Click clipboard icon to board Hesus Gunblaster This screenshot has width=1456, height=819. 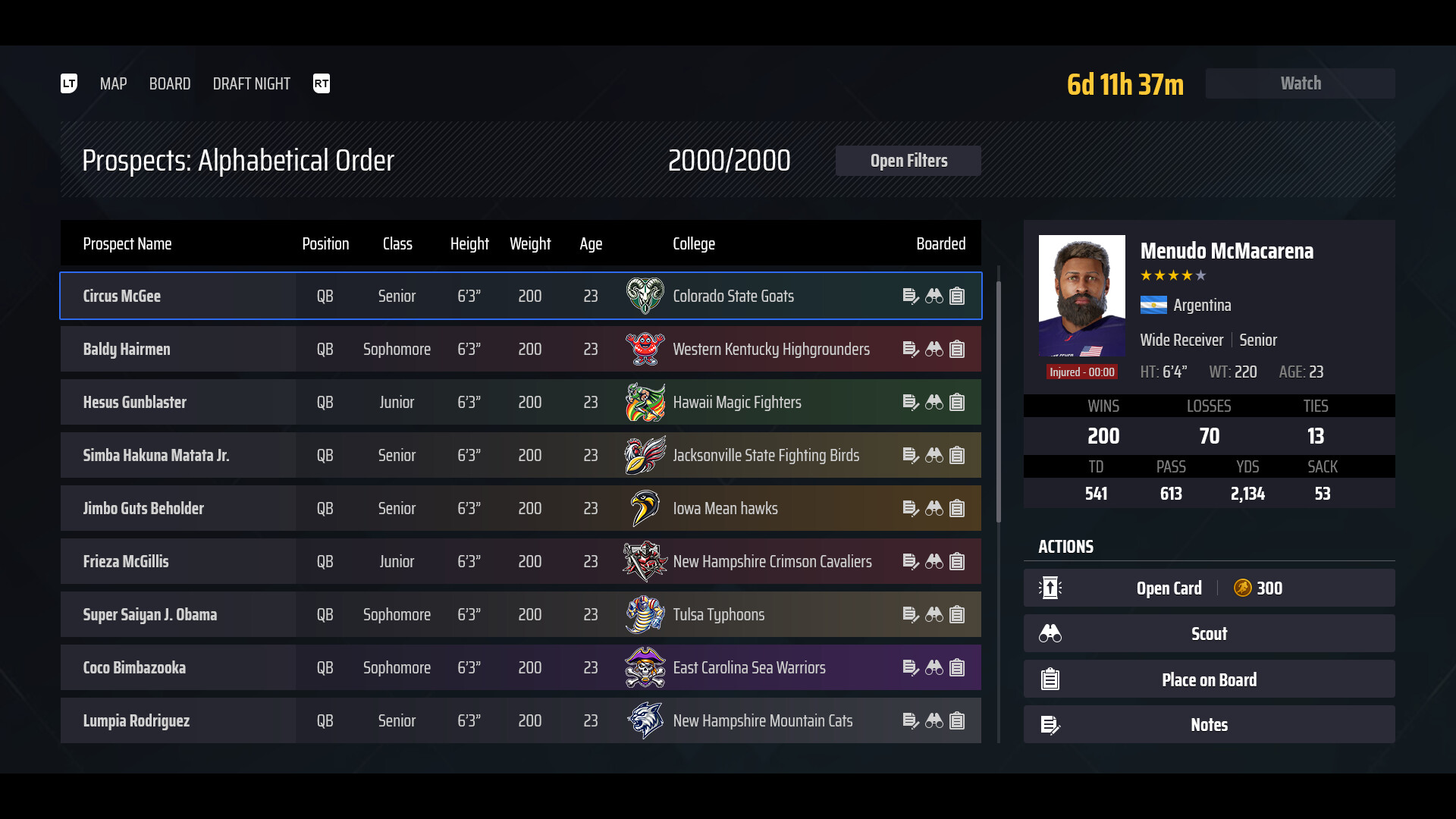(x=957, y=402)
